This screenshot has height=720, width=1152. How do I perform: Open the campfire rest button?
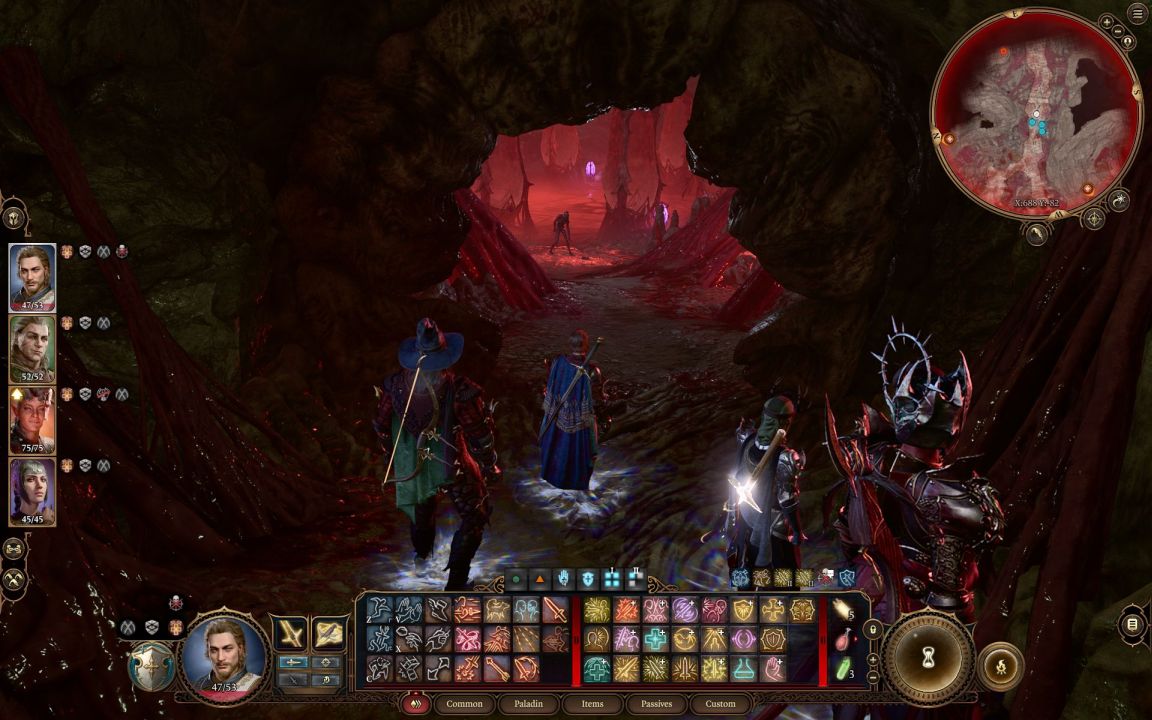1000,665
